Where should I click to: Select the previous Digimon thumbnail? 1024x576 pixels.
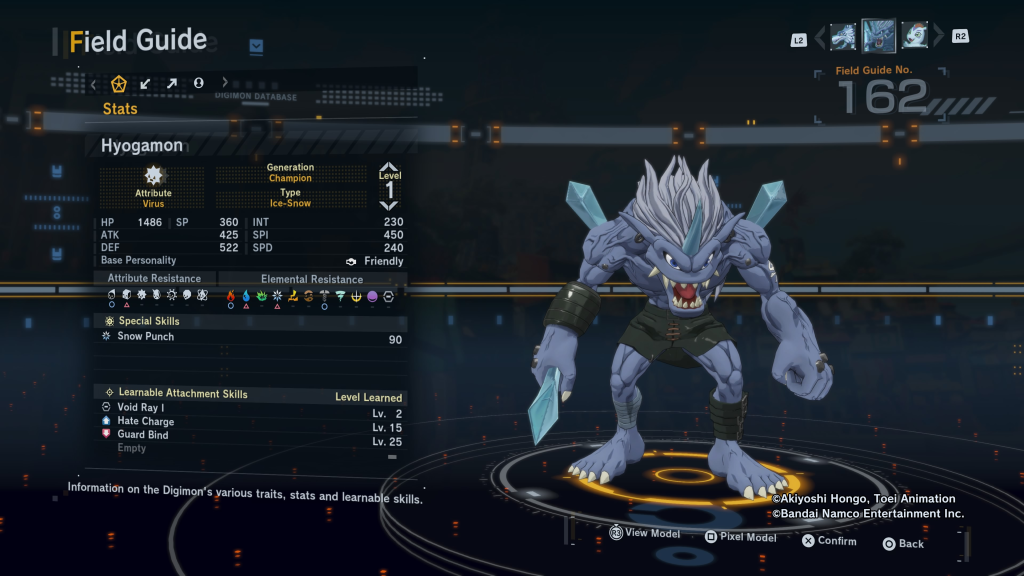coord(843,37)
